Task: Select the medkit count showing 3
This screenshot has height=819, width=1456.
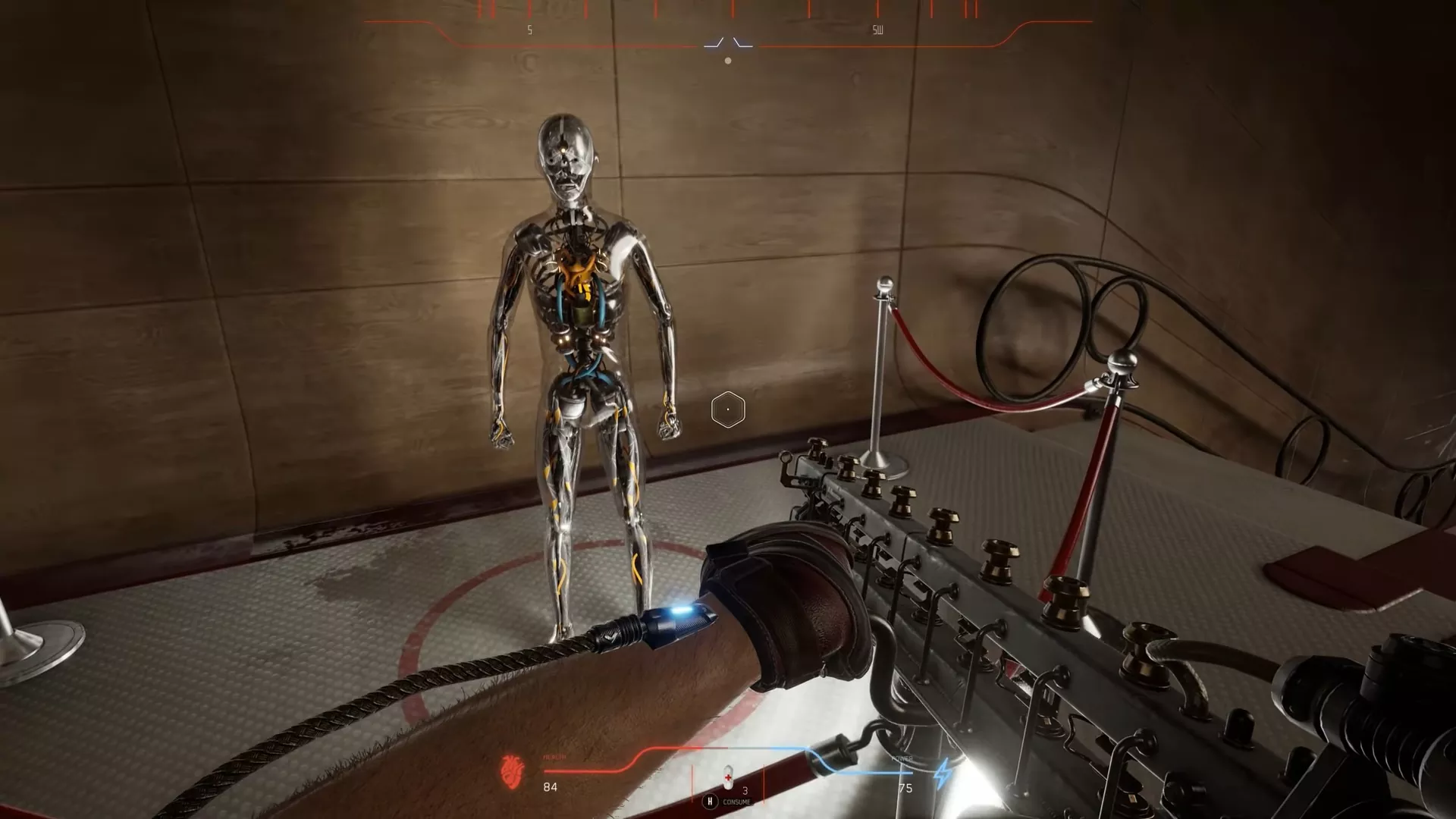Action: pos(744,791)
